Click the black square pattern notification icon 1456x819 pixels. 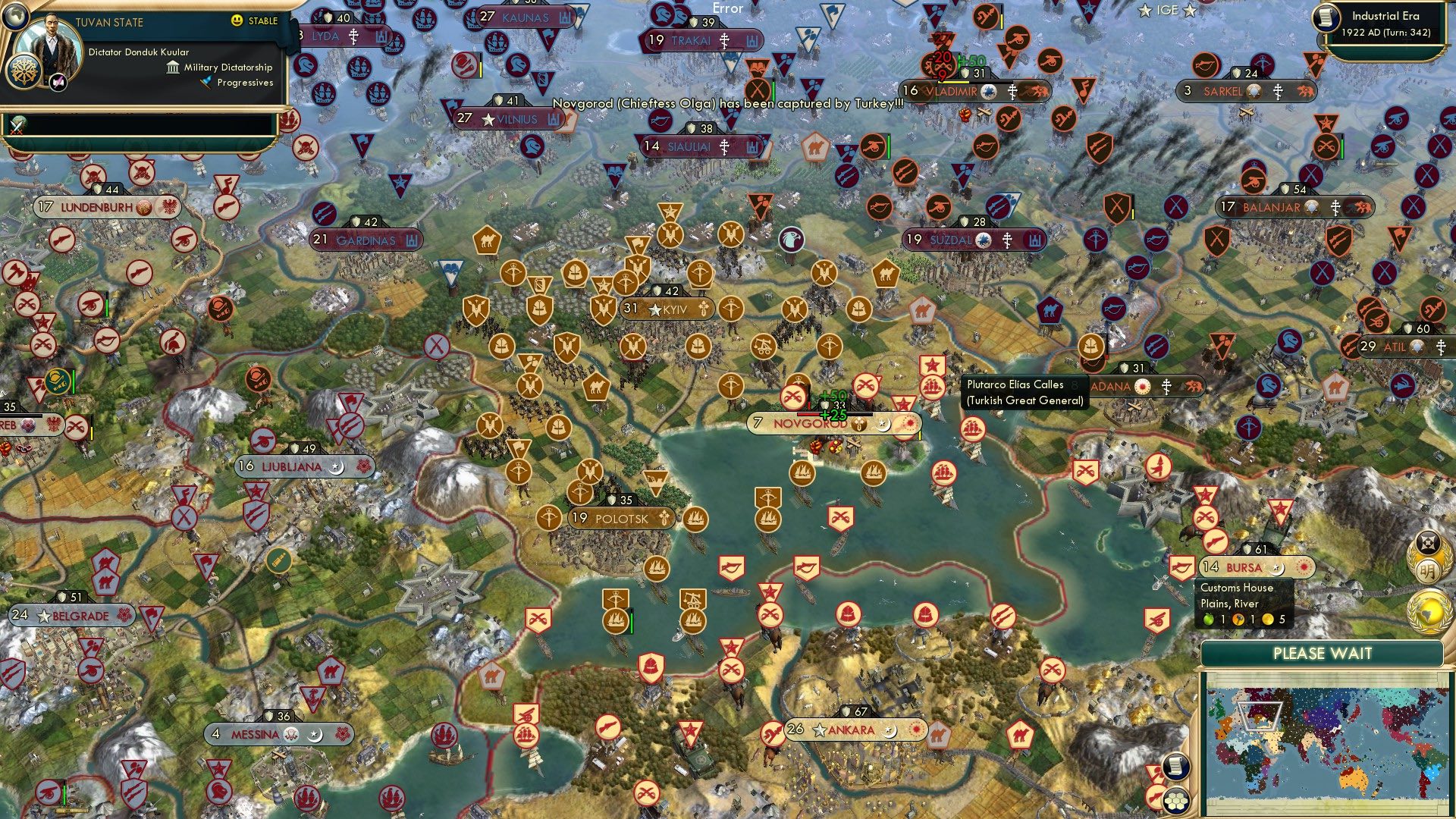point(1428,541)
